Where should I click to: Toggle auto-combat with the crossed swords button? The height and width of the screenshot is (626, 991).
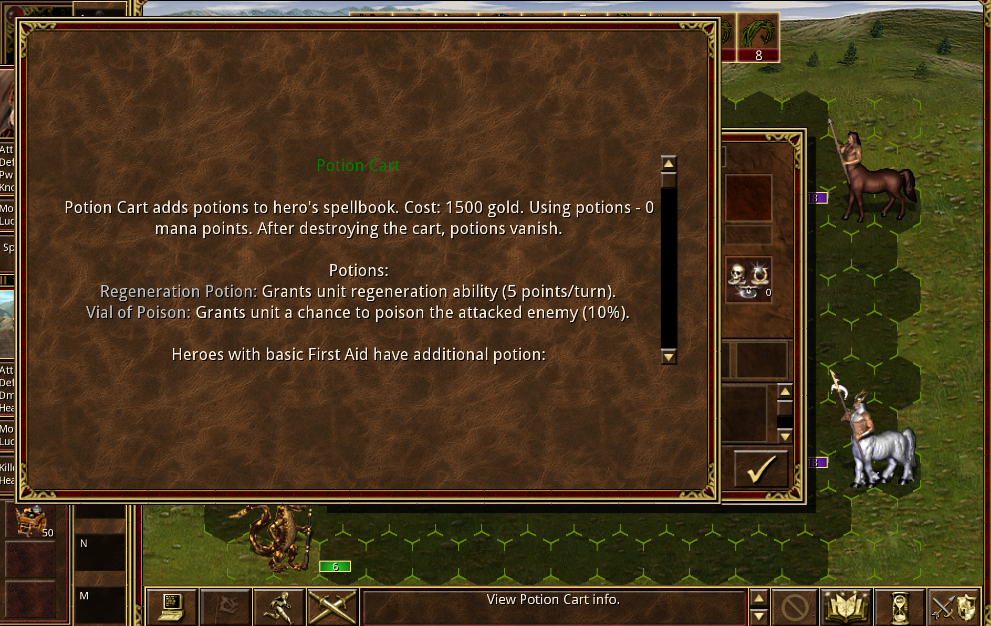[x=332, y=606]
